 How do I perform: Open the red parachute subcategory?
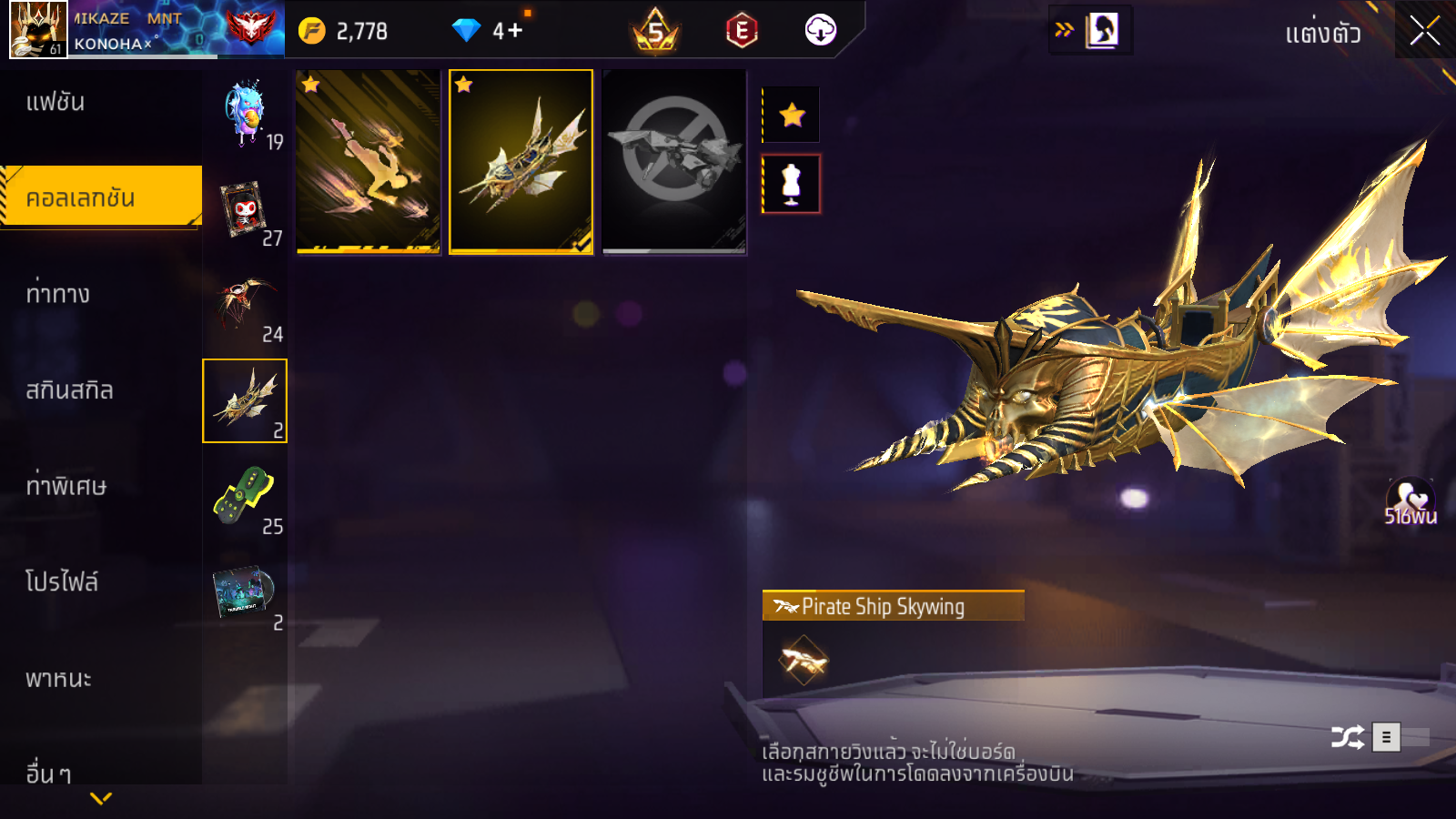click(244, 306)
